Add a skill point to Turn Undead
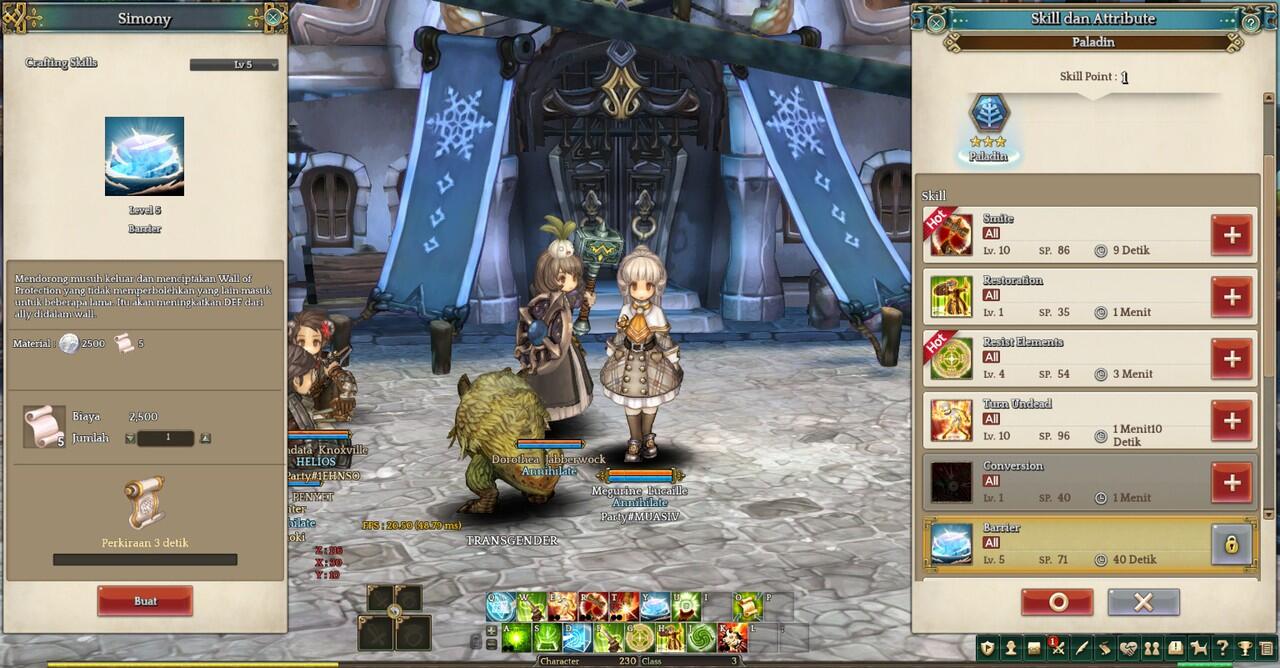Image resolution: width=1280 pixels, height=668 pixels. click(x=1231, y=421)
